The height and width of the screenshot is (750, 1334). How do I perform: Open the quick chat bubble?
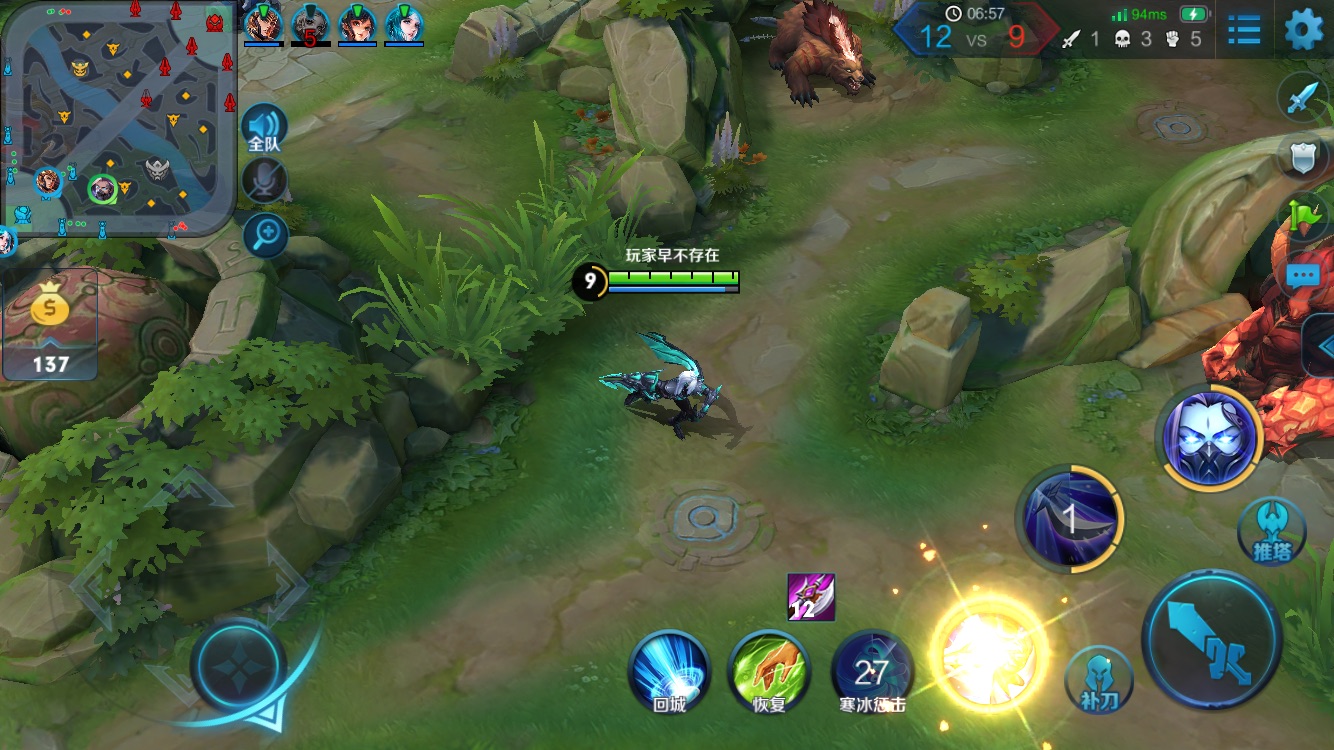(1305, 275)
